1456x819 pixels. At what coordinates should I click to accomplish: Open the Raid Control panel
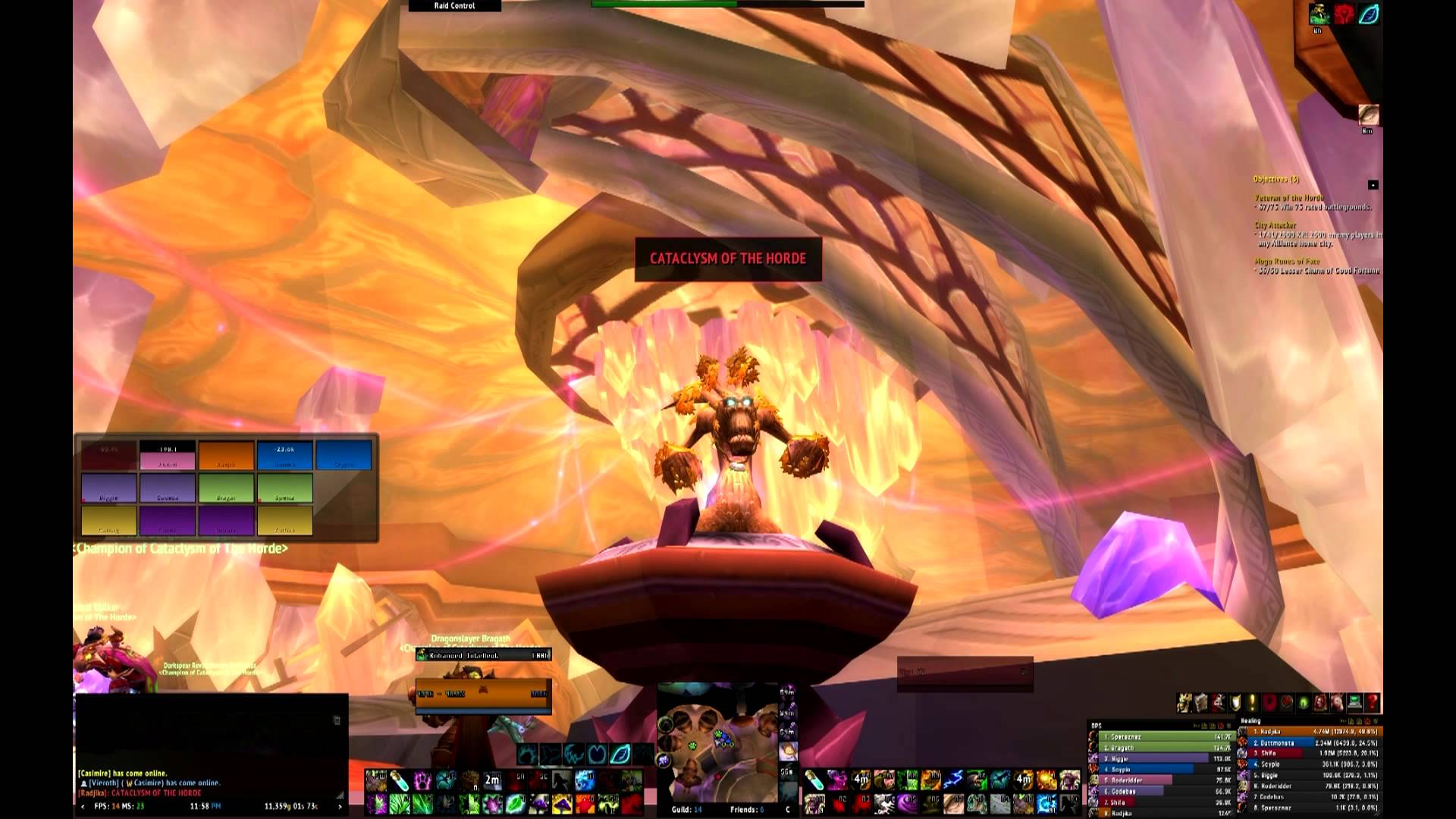(x=454, y=5)
